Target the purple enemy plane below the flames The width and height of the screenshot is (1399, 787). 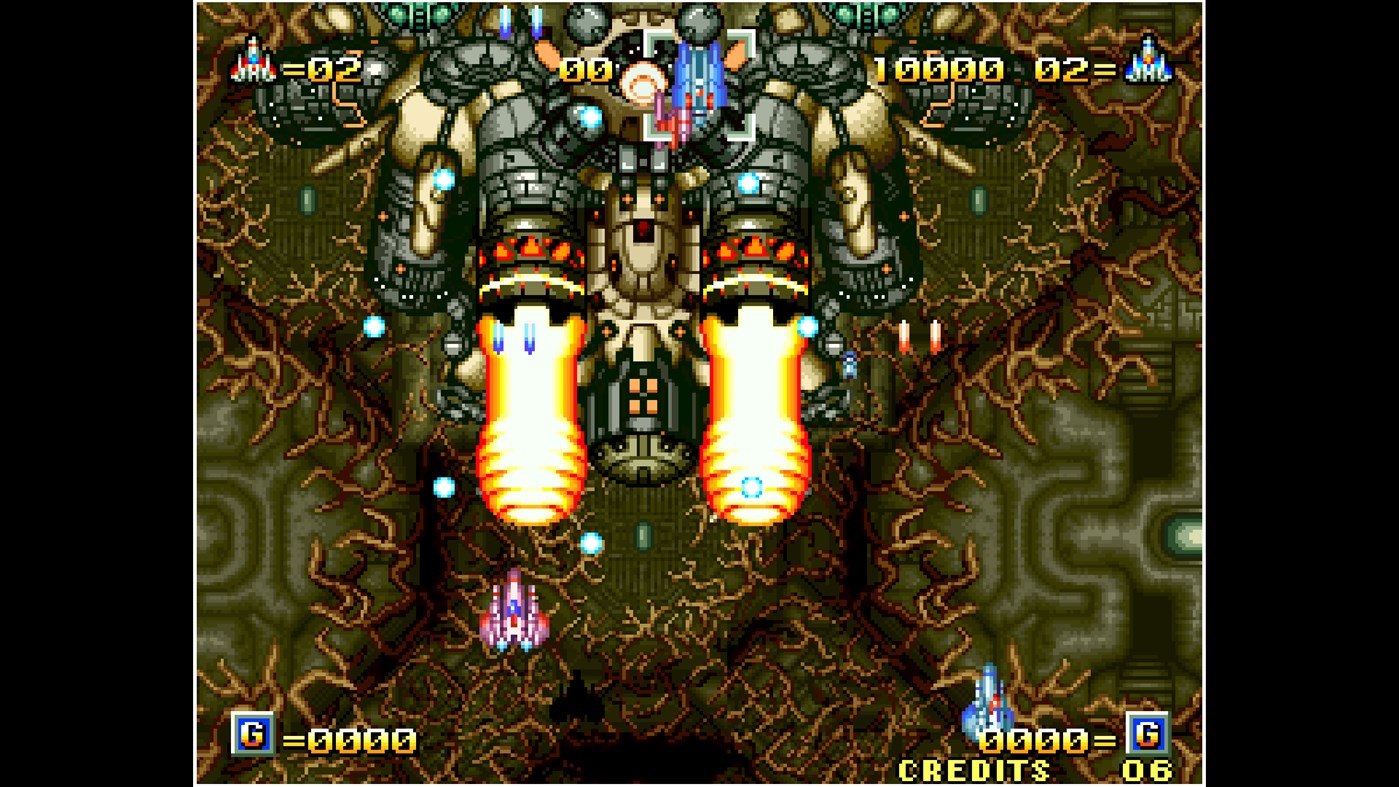tap(515, 607)
